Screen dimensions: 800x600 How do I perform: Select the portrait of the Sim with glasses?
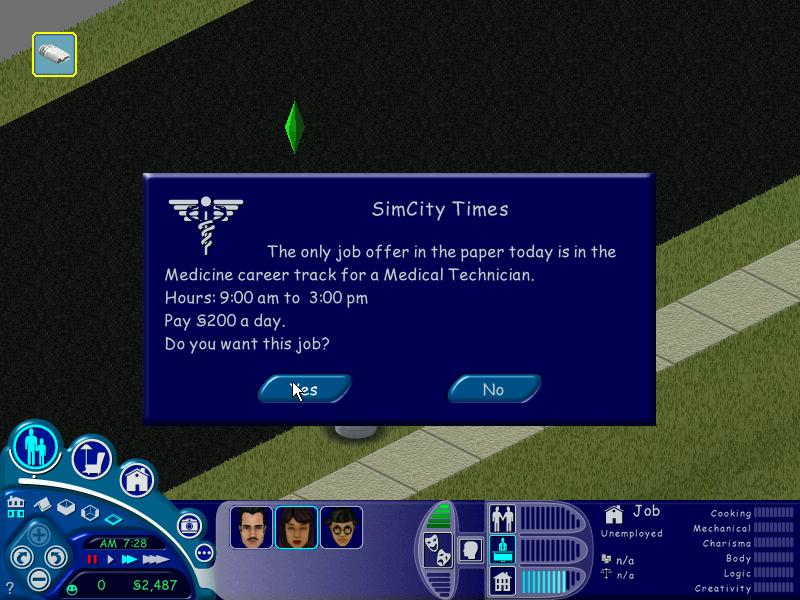click(x=341, y=527)
